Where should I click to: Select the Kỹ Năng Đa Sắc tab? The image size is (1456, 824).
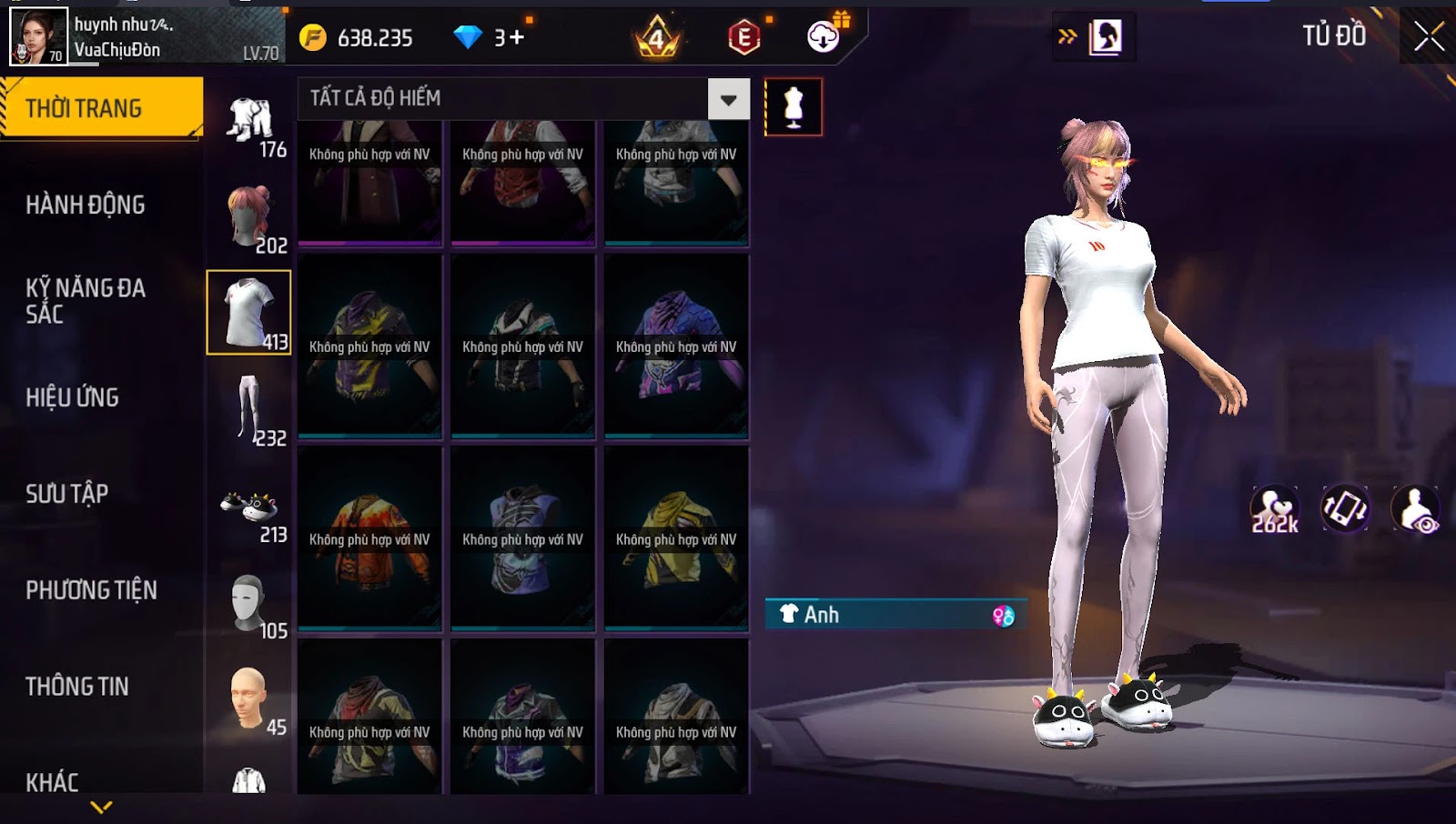pos(86,301)
